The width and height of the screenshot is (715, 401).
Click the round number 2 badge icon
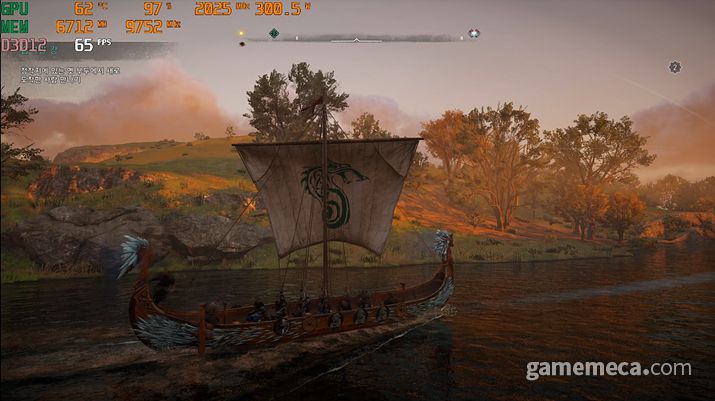coord(674,67)
